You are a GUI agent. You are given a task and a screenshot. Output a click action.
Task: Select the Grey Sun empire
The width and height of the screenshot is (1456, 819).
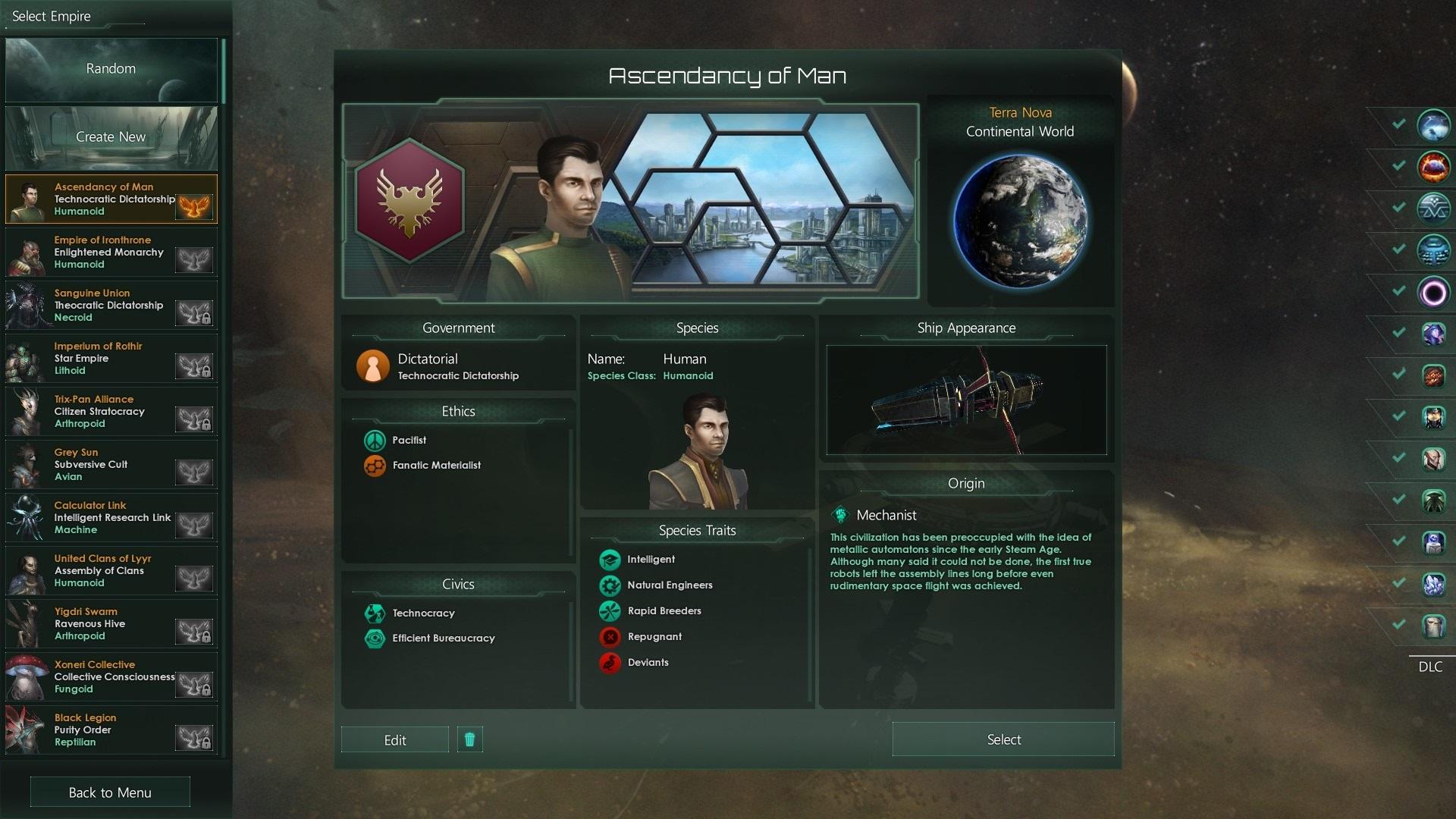click(111, 464)
